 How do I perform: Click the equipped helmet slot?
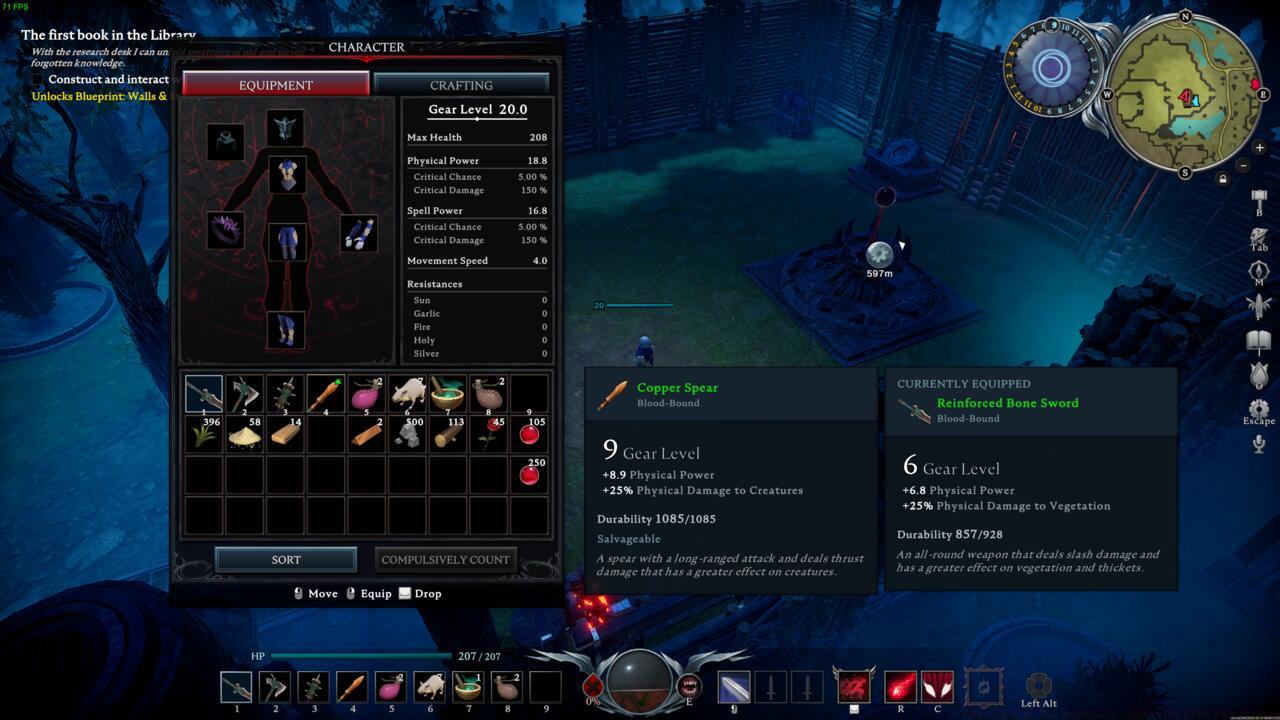click(285, 128)
